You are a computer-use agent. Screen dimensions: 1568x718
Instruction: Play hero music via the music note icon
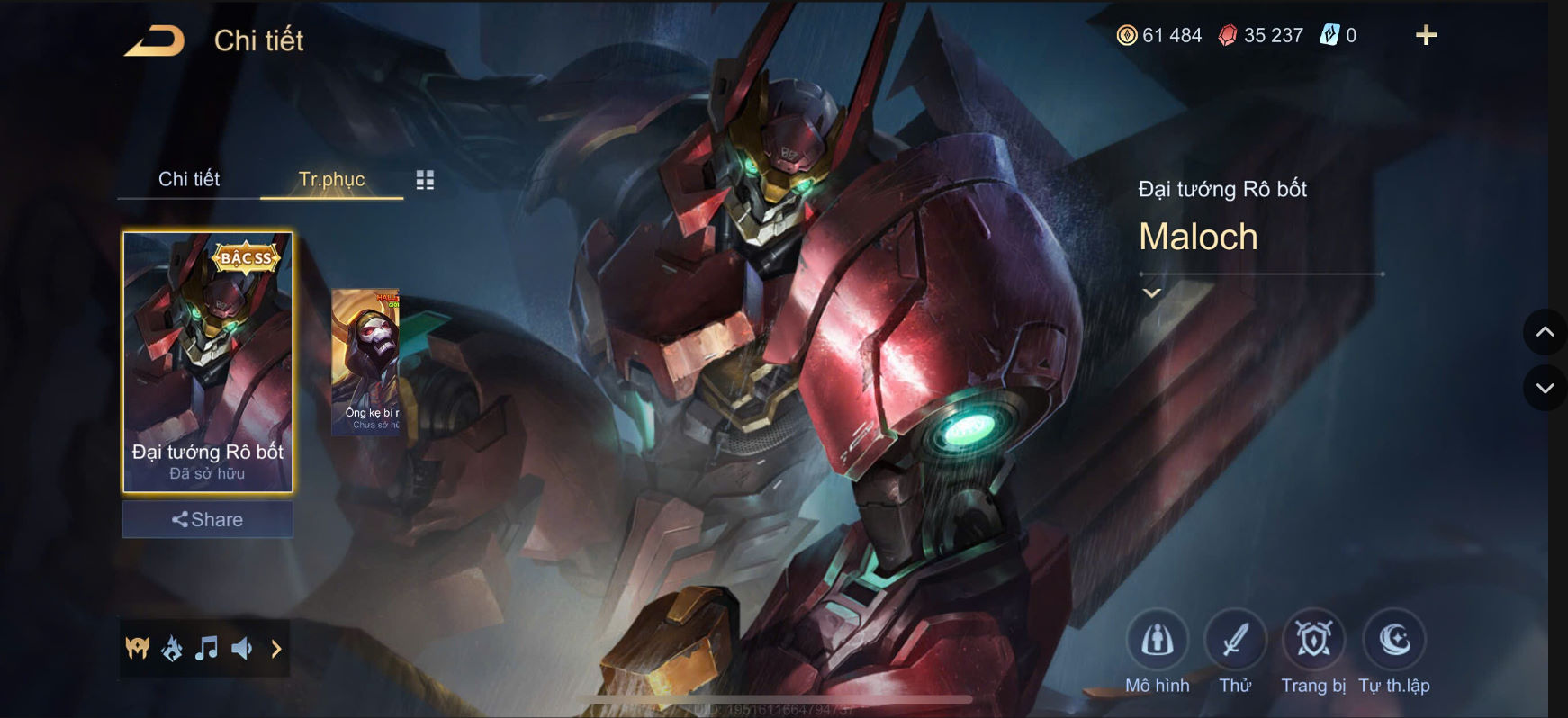pyautogui.click(x=208, y=647)
